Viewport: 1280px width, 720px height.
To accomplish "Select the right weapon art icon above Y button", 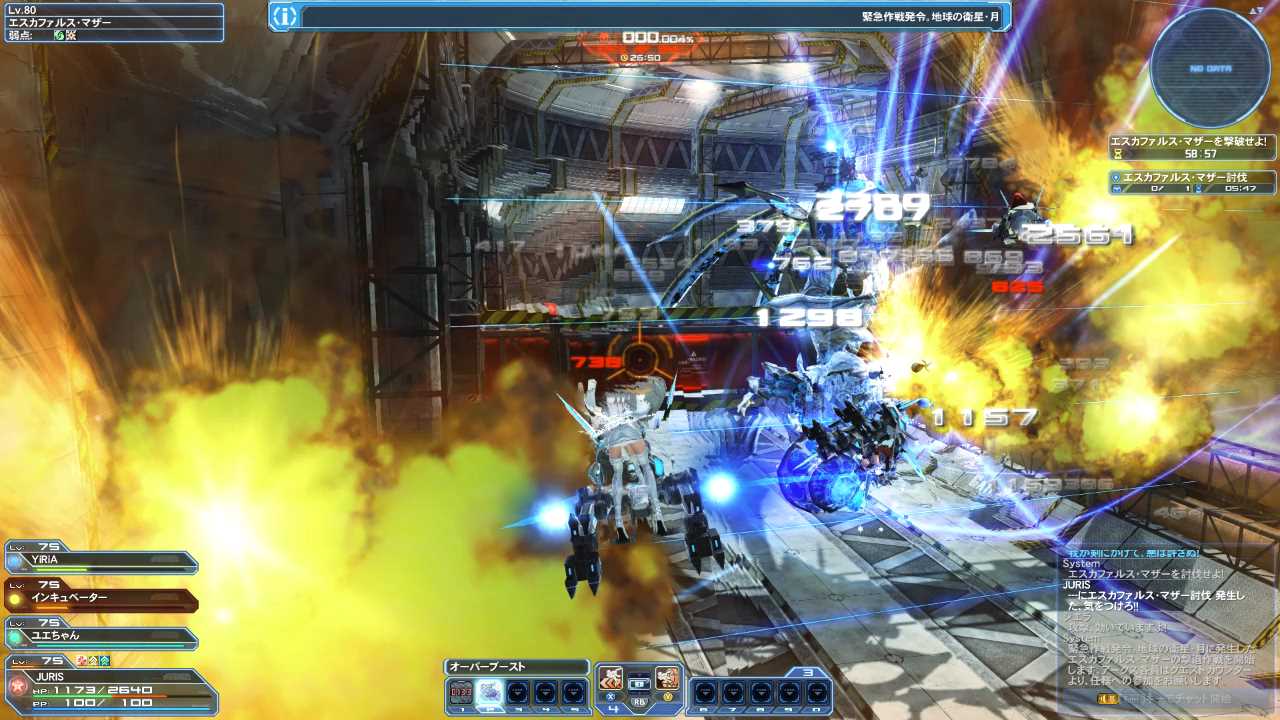I will pyautogui.click(x=665, y=679).
